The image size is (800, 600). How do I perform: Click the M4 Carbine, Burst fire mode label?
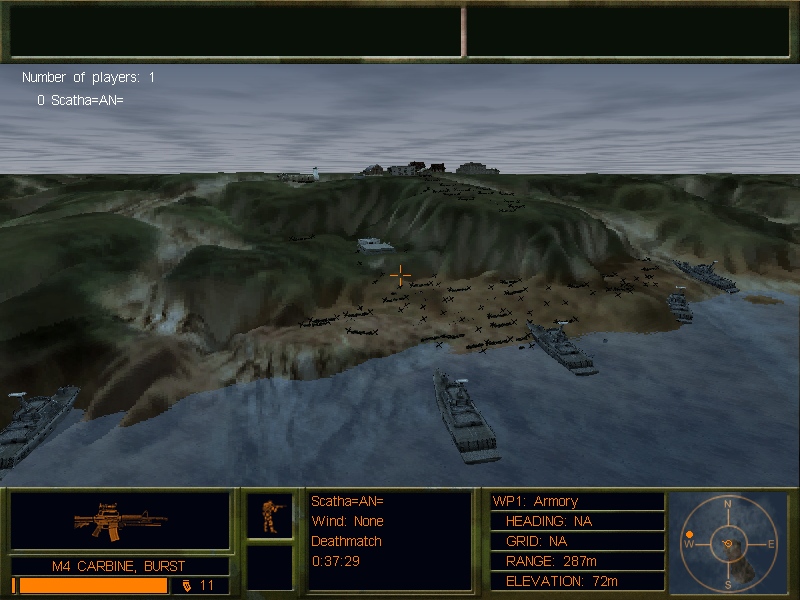click(119, 566)
